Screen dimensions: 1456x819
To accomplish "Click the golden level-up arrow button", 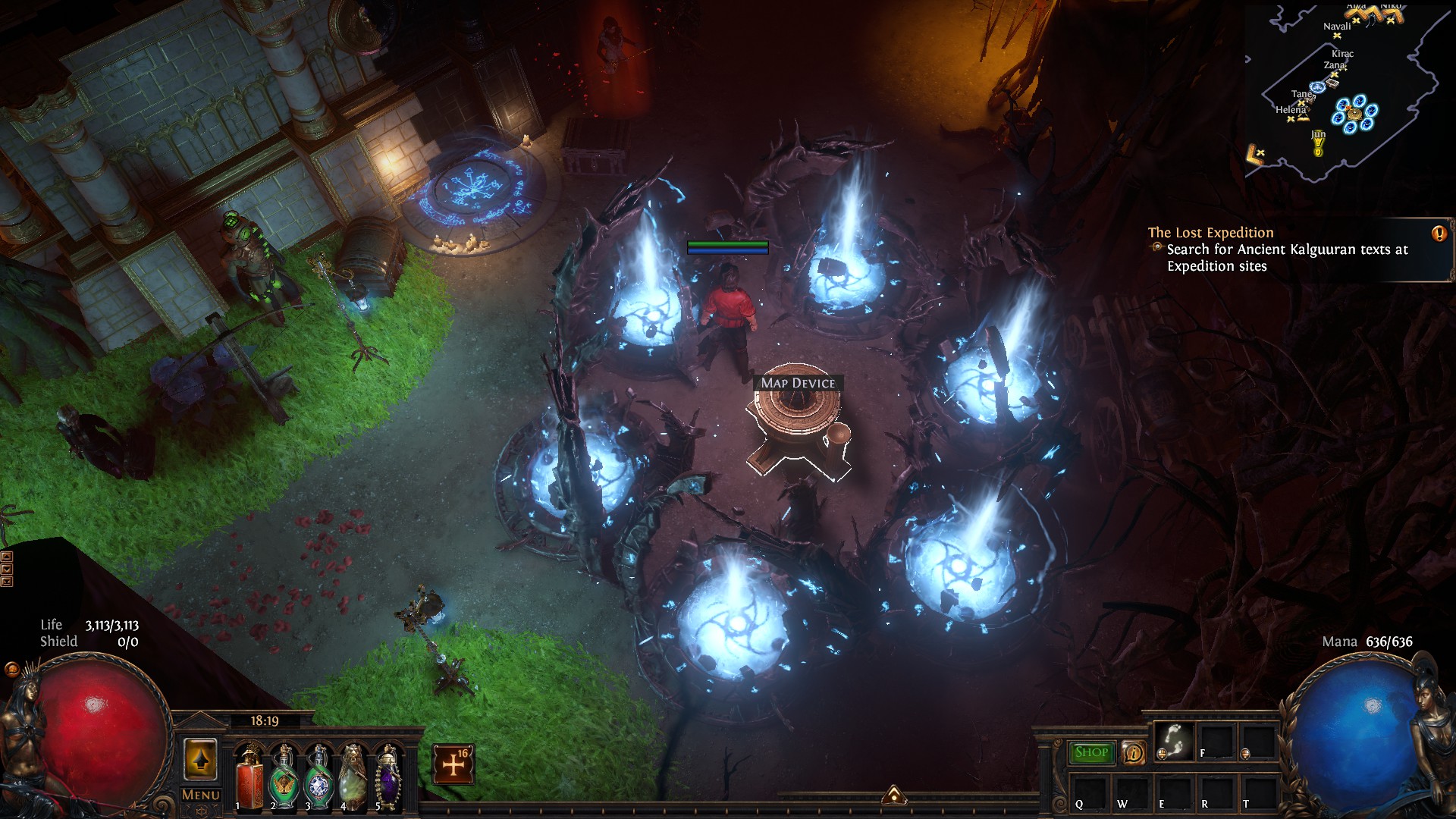I will 200,759.
